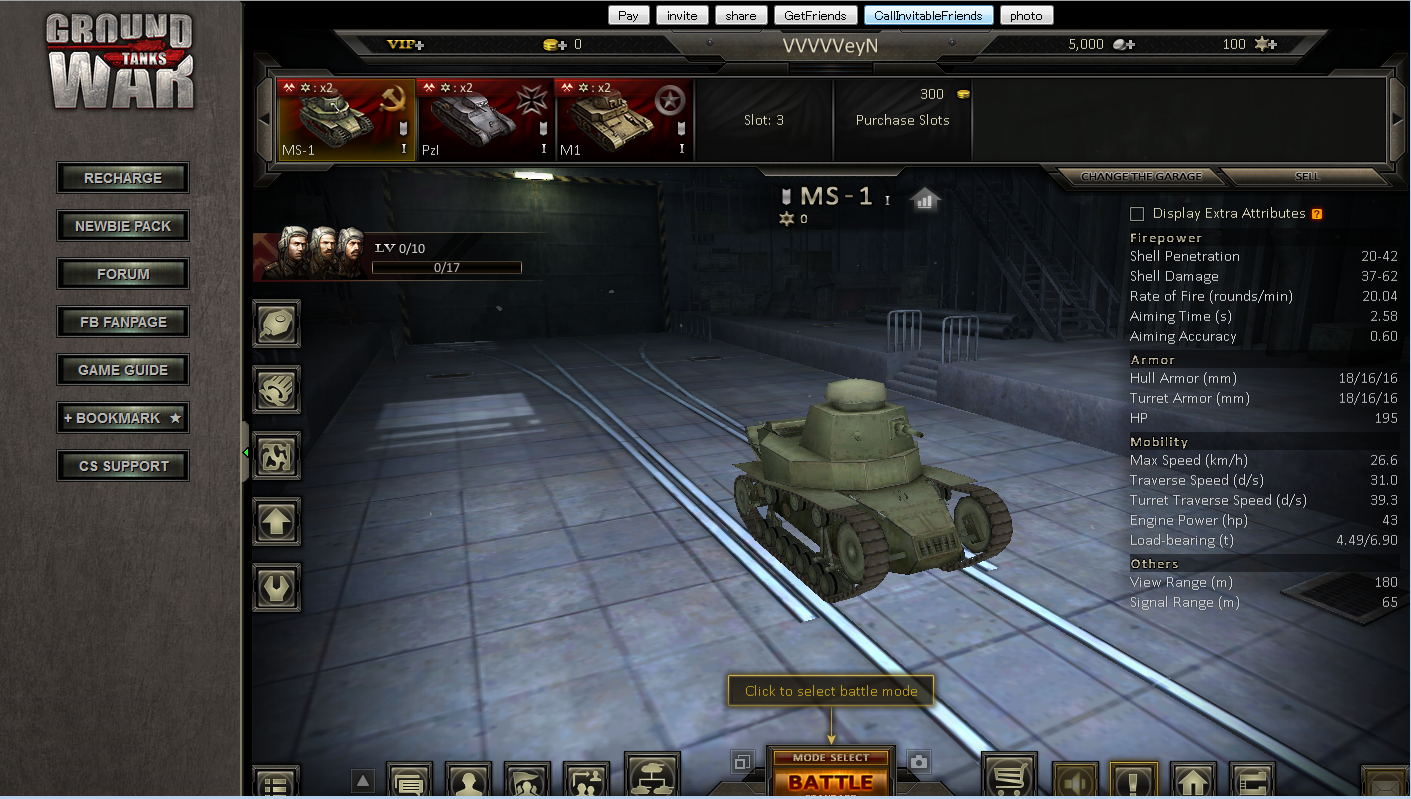Toggle Display Extra Attributes checkbox
1411x799 pixels.
pos(1137,214)
